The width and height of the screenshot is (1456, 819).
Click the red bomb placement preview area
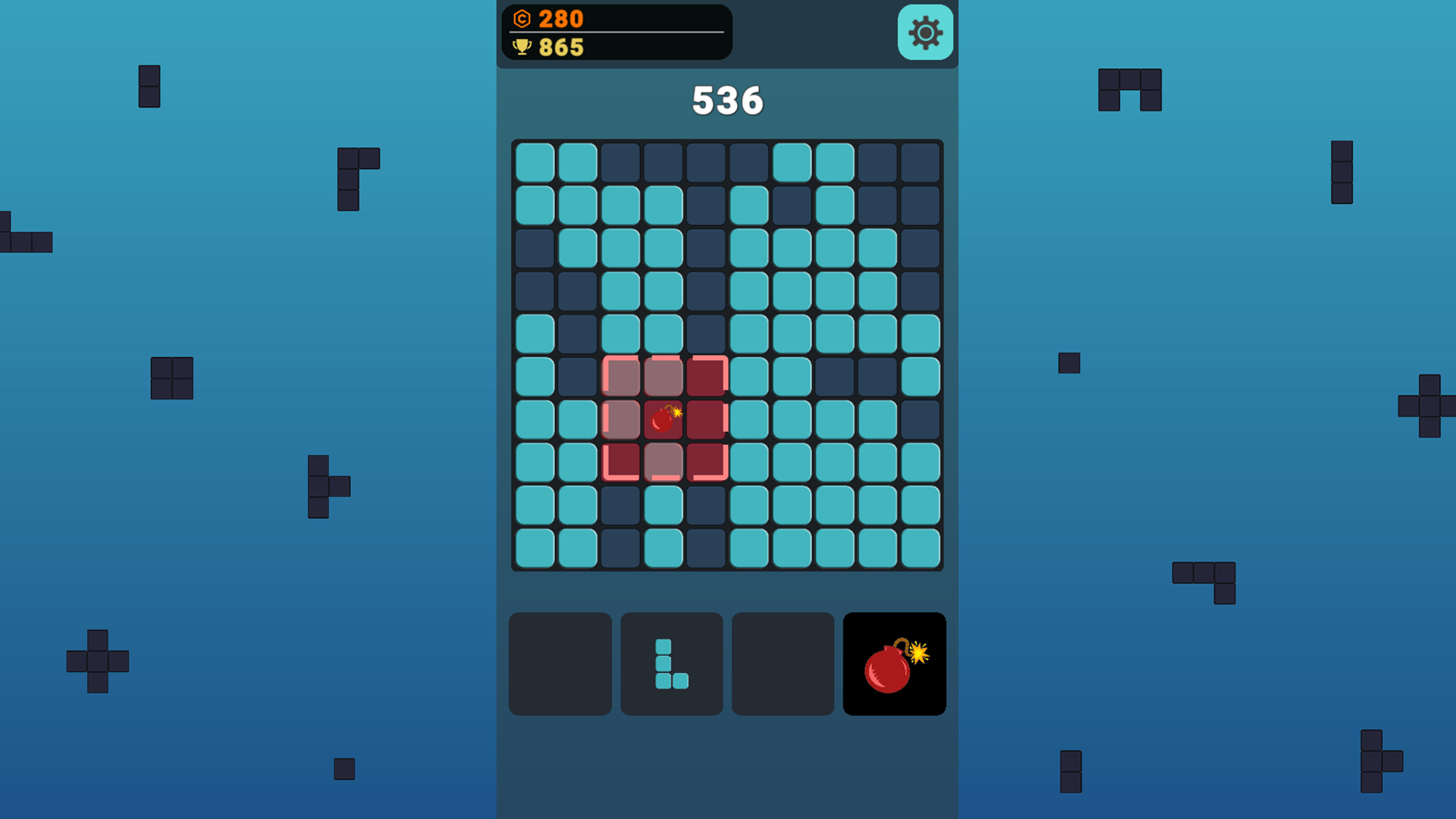click(664, 420)
